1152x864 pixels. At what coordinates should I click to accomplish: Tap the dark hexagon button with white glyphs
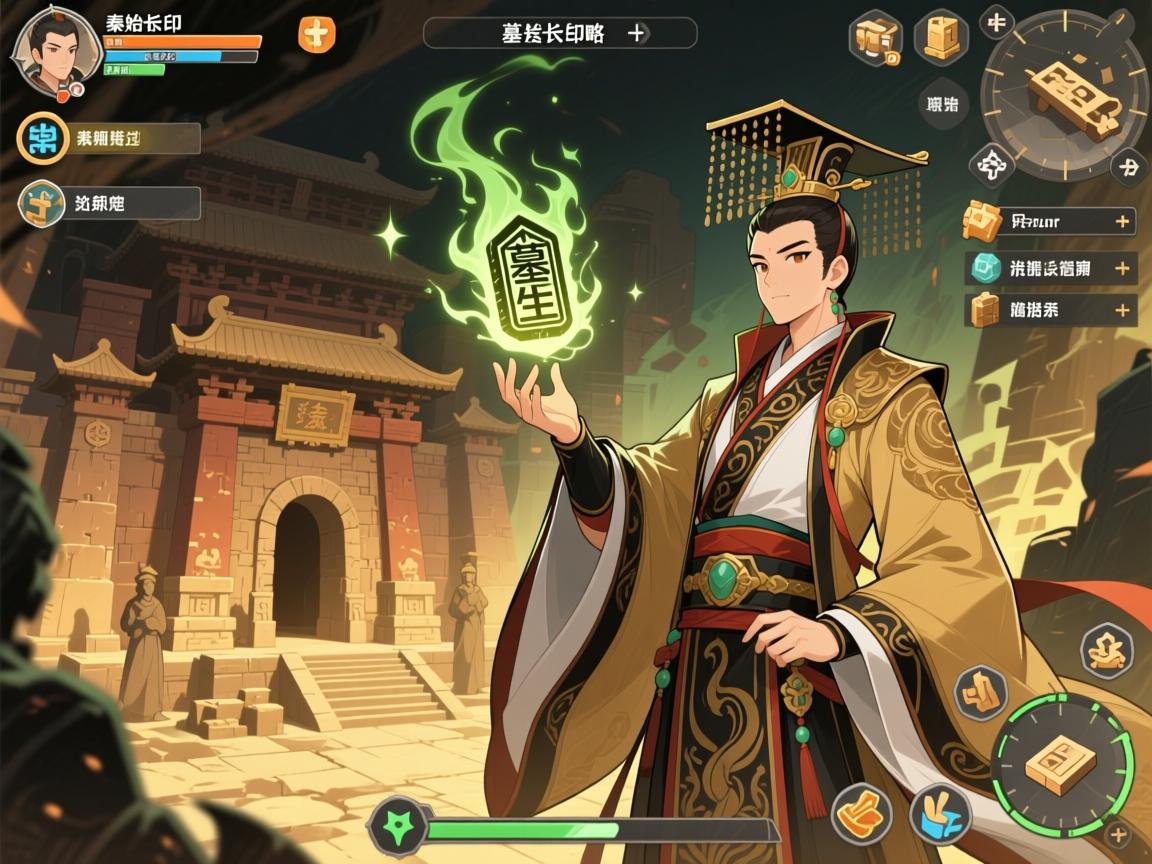pyautogui.click(x=942, y=103)
